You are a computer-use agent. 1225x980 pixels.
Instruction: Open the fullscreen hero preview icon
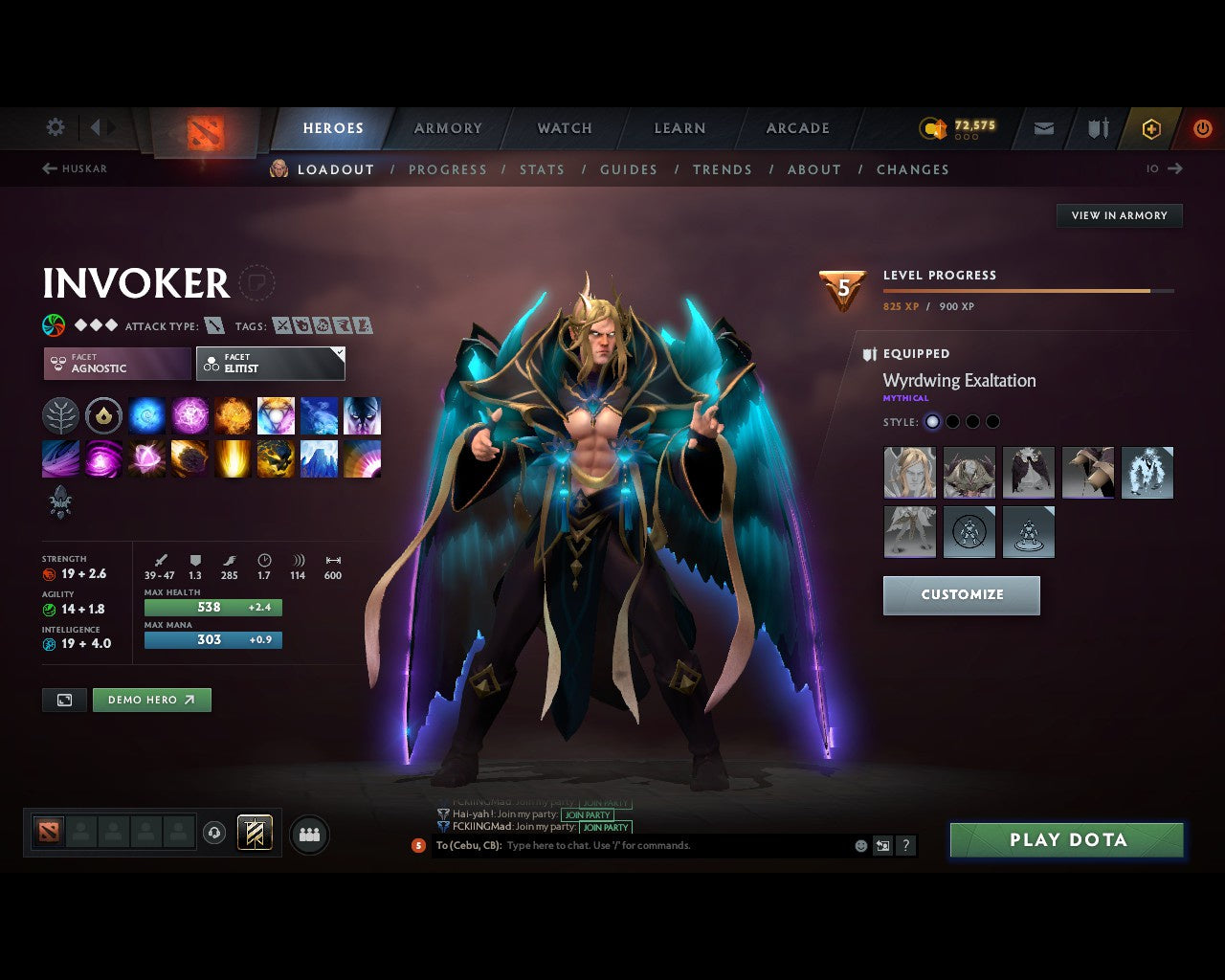[x=64, y=700]
